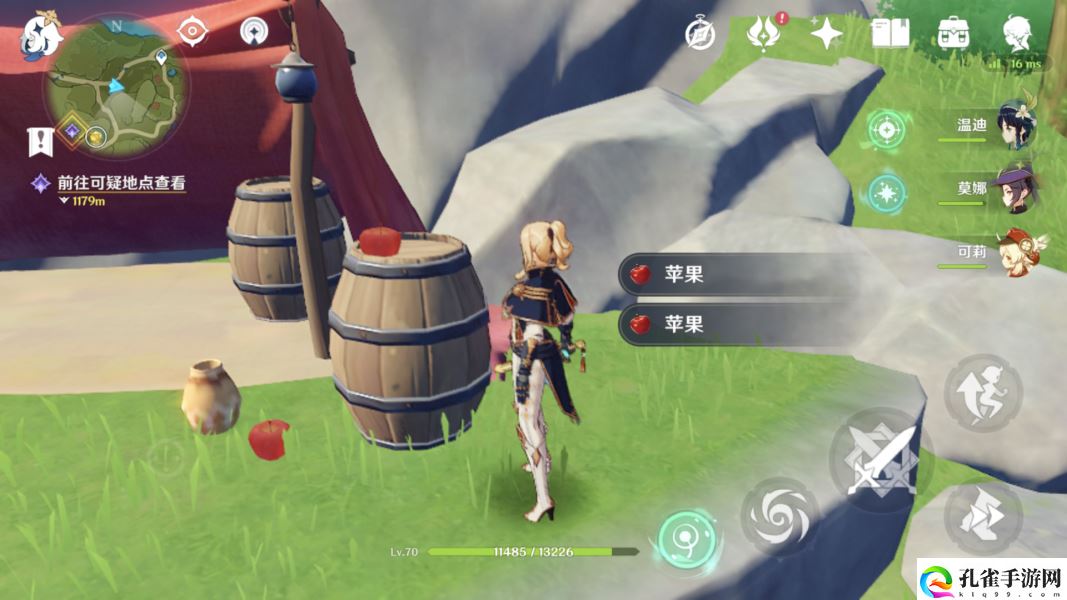Open the adventurer handbook book icon
The width and height of the screenshot is (1067, 600).
(889, 33)
